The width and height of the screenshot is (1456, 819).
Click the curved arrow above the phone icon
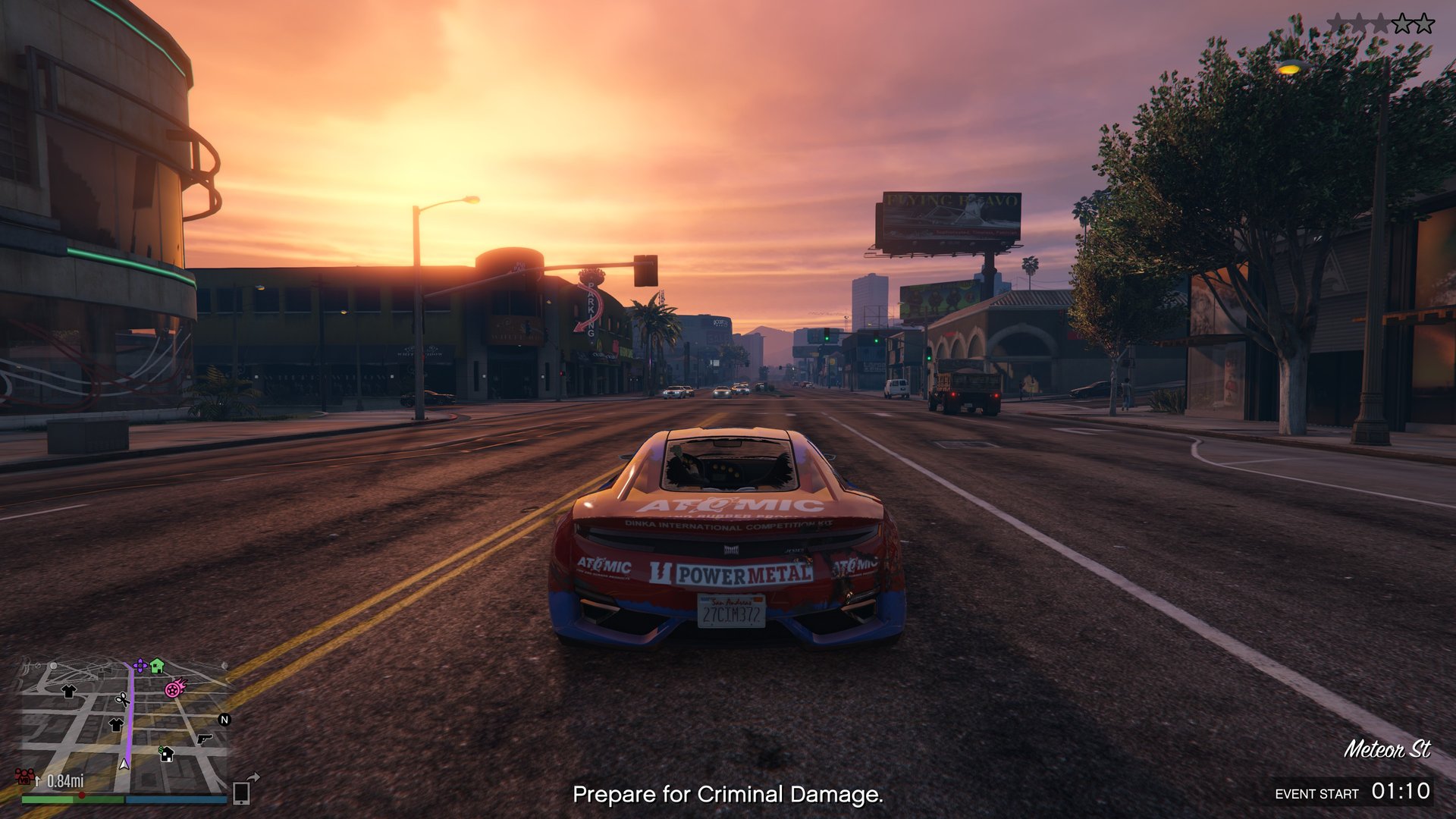tap(253, 777)
